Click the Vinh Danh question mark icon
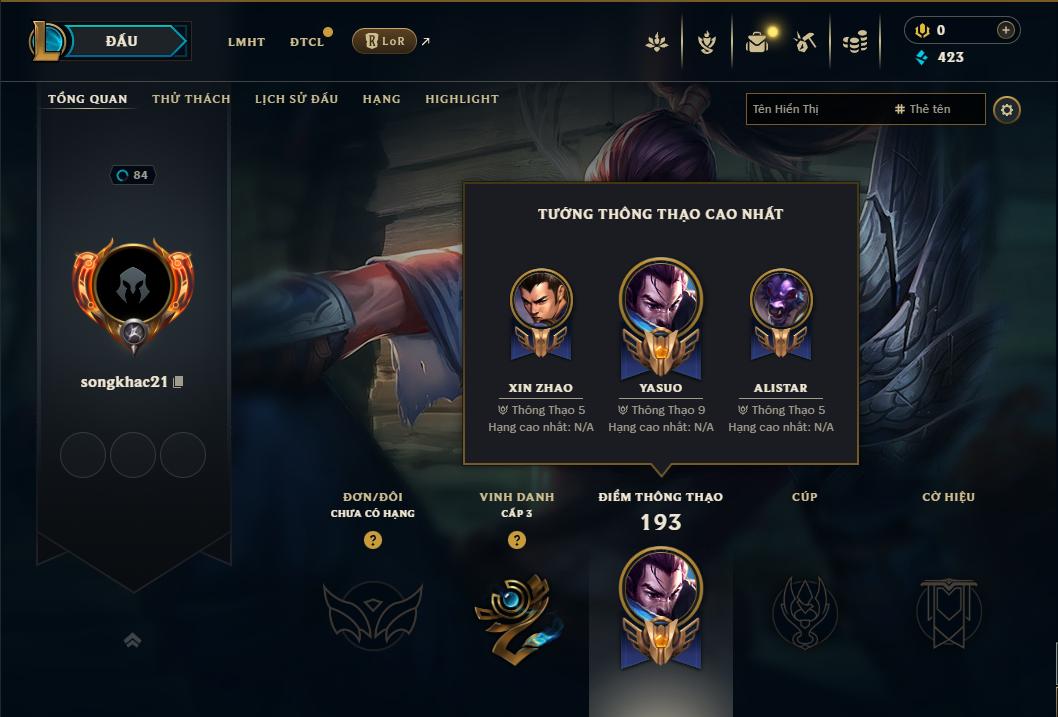Viewport: 1058px width, 717px height. click(516, 540)
